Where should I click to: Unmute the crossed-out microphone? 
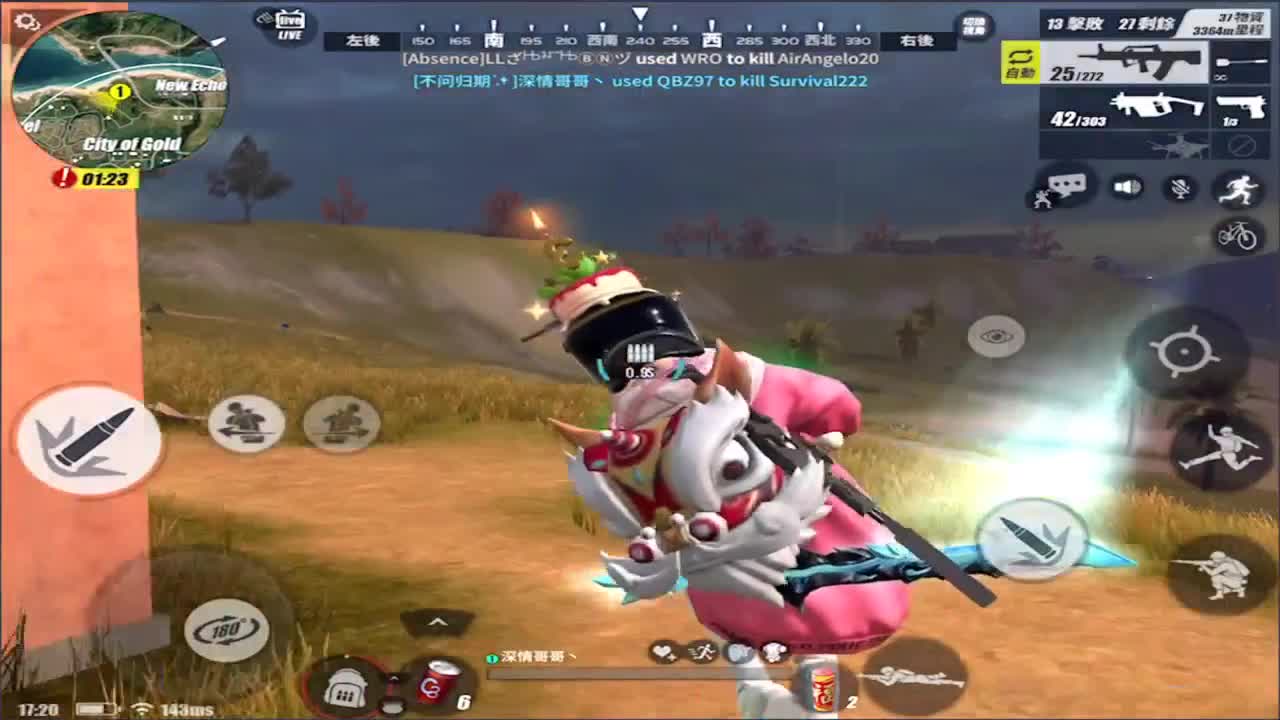pos(1180,185)
